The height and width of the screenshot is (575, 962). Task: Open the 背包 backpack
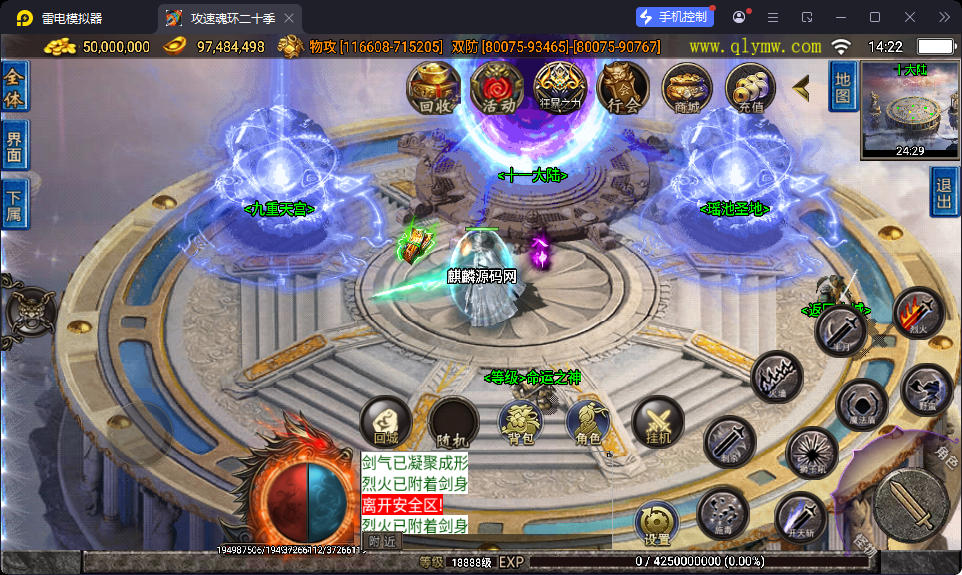point(520,421)
